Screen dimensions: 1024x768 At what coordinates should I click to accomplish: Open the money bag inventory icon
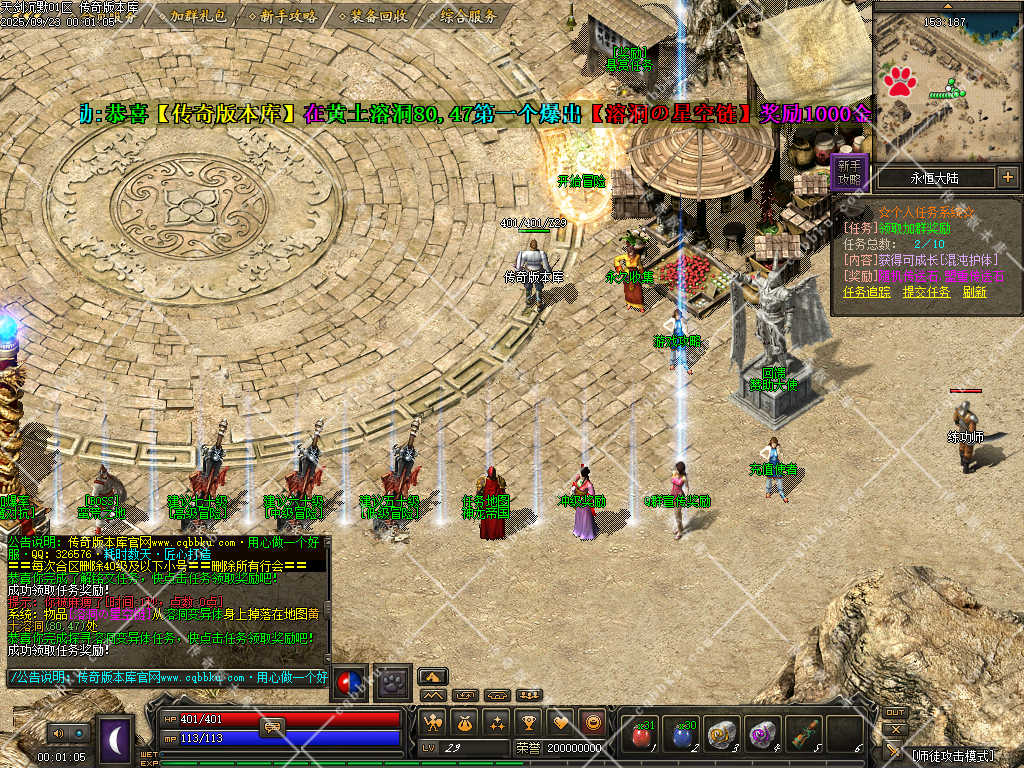point(464,721)
